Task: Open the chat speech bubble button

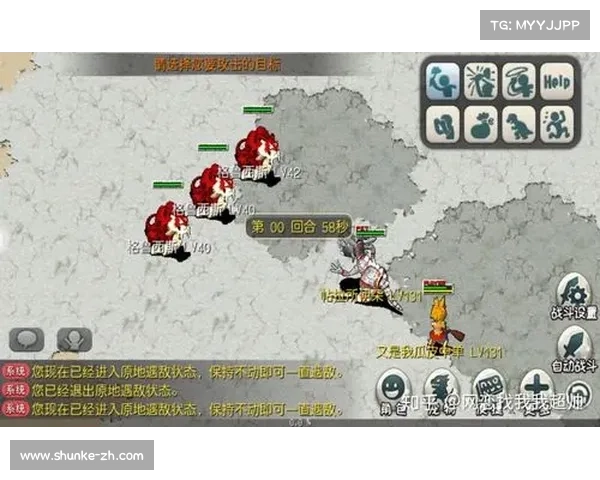Action: (28, 340)
